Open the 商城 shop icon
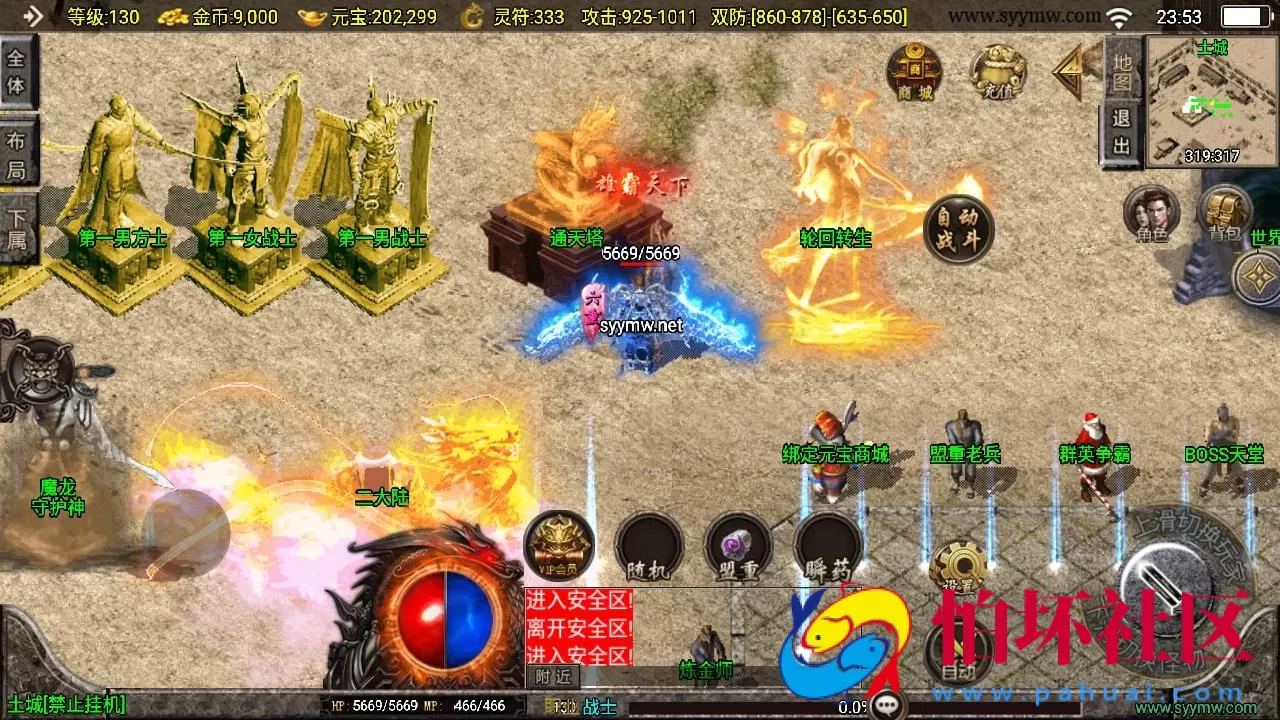 pyautogui.click(x=914, y=71)
